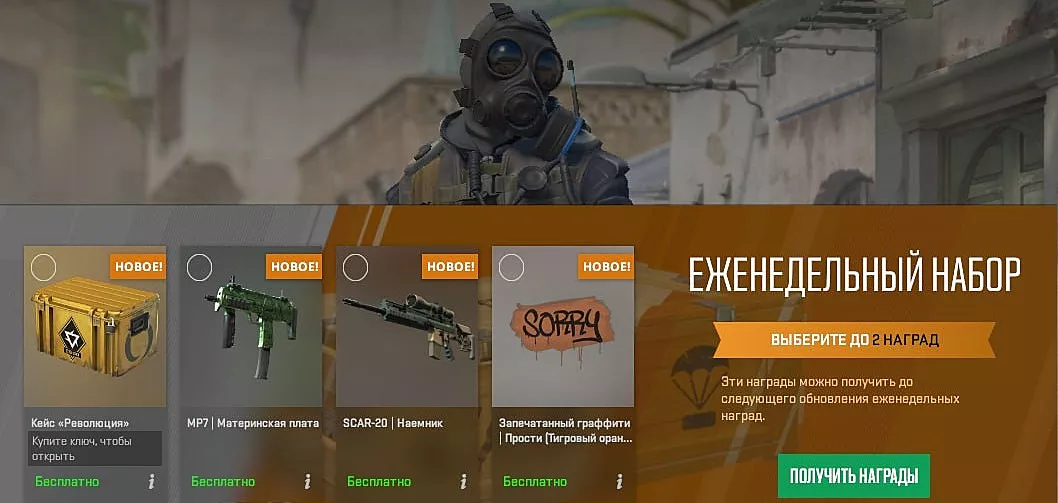Tick the selection circle on Revolution case
Viewport: 1058px width, 503px height.
[x=44, y=267]
